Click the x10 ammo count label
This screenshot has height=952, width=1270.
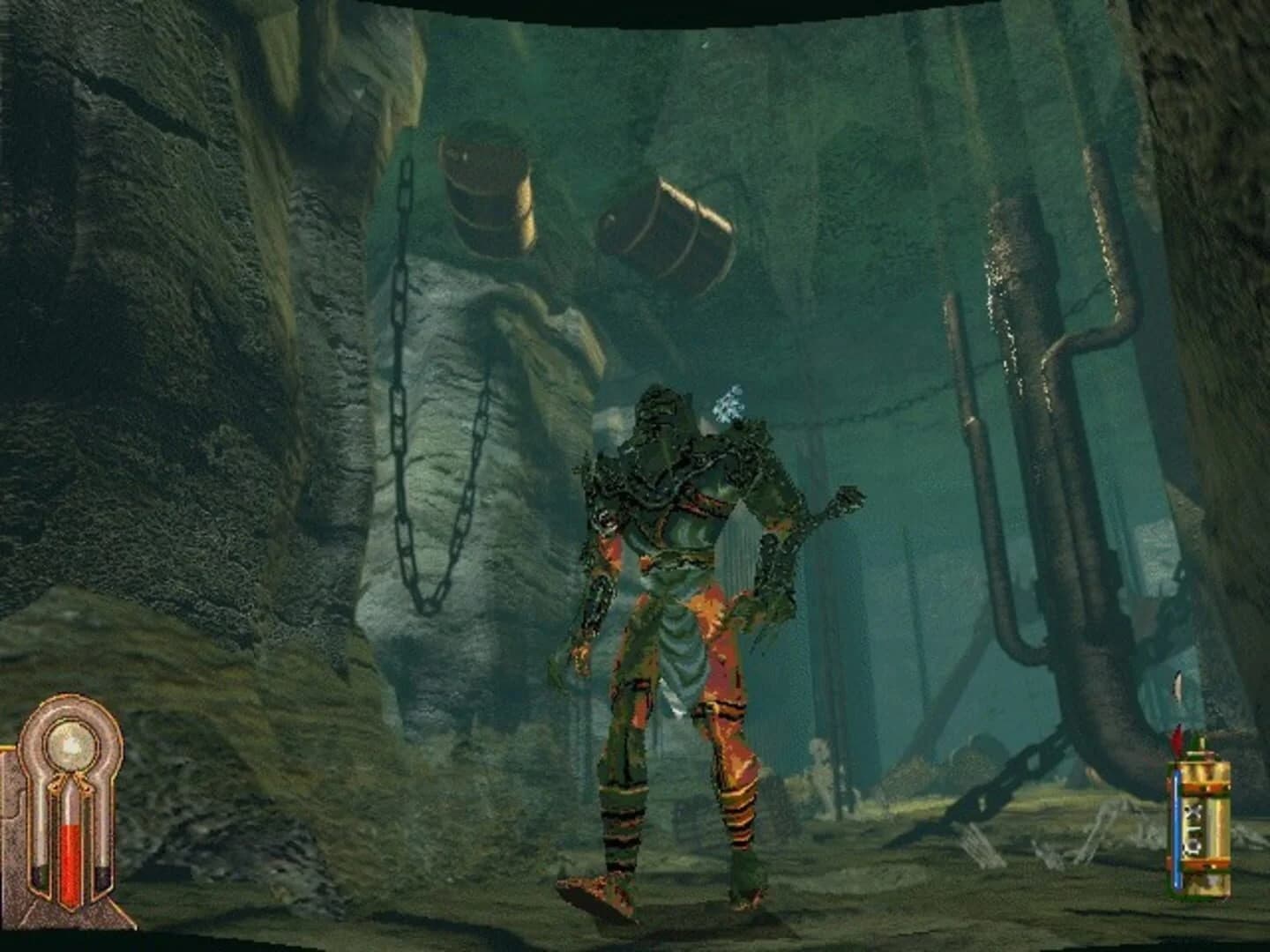point(1193,827)
